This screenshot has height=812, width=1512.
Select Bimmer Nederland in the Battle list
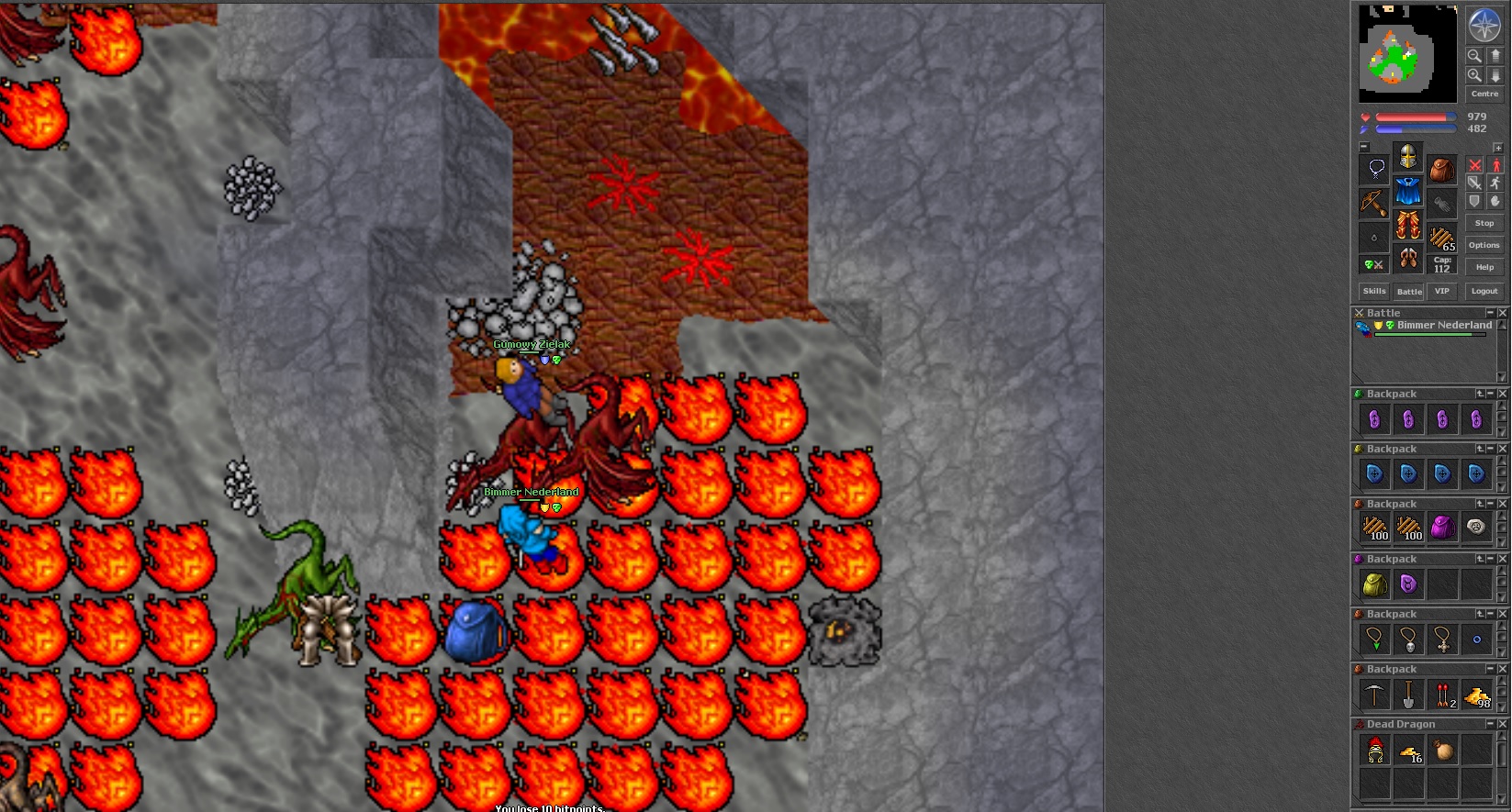tap(1443, 326)
